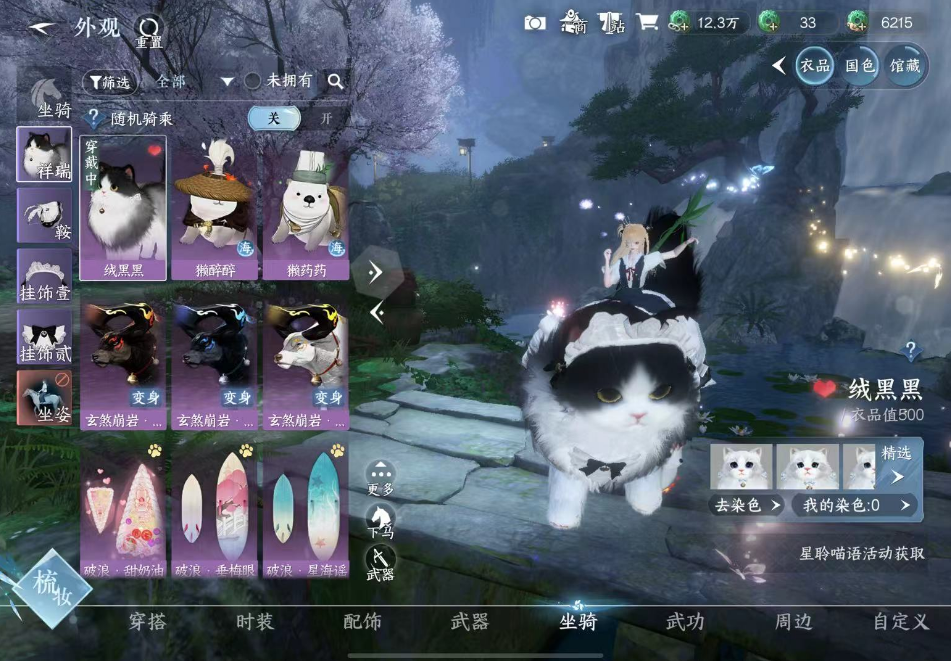Image resolution: width=951 pixels, height=661 pixels.
Task: Open the 坐姿 riding pose category
Action: point(44,396)
